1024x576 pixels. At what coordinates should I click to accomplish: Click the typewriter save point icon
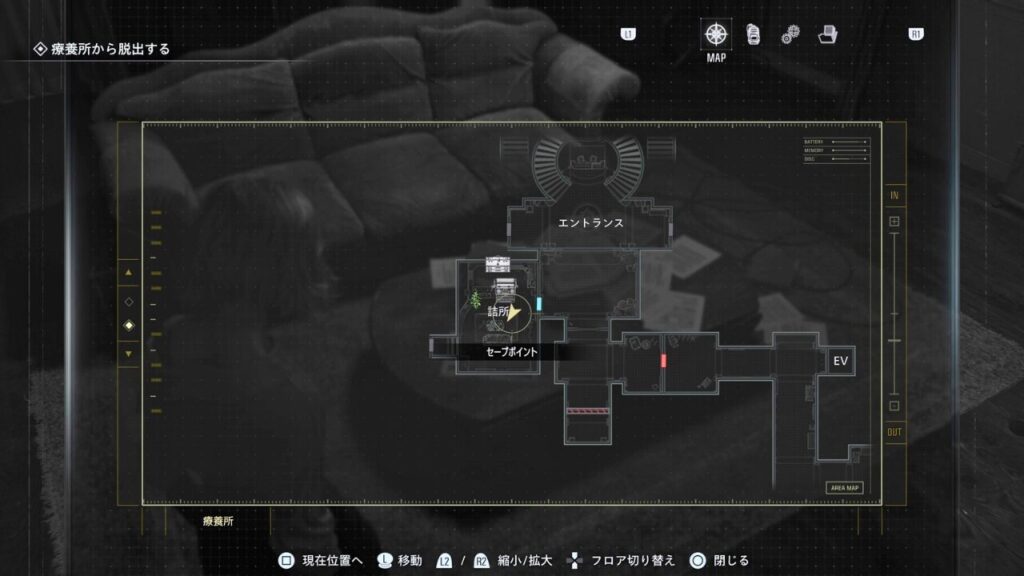pos(503,287)
